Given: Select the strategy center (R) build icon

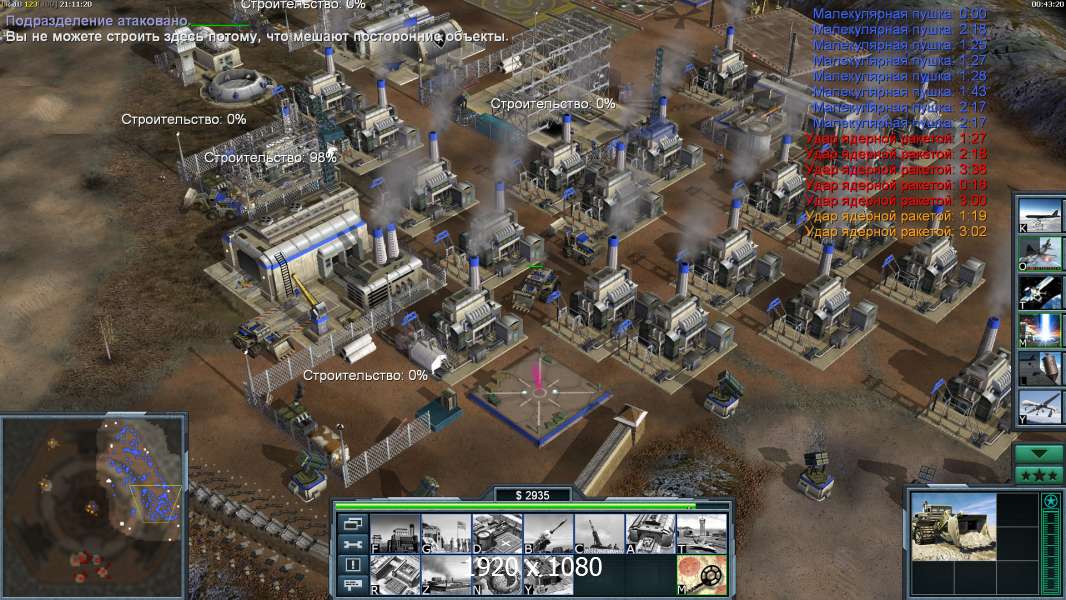Looking at the screenshot, I should (395, 575).
